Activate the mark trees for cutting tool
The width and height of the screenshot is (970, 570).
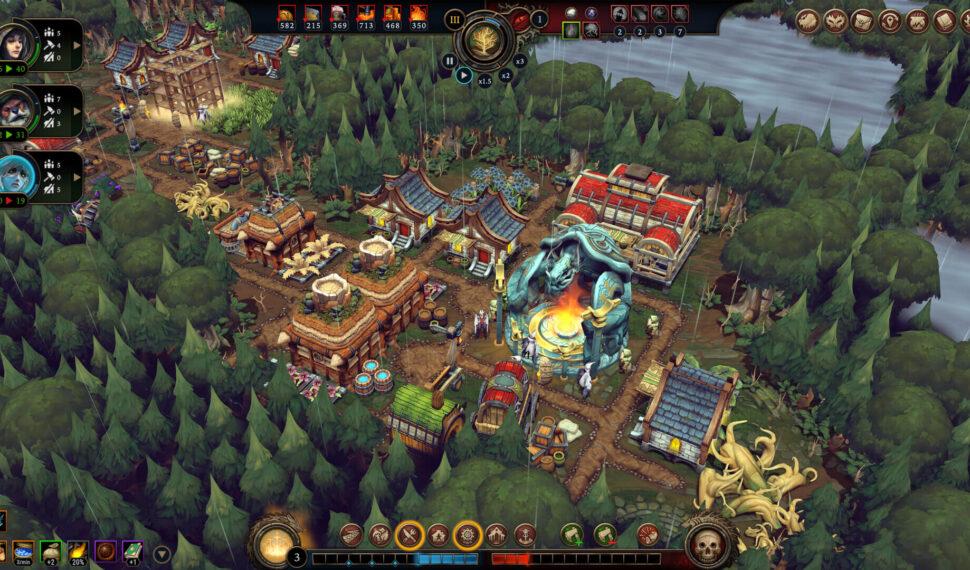click(572, 535)
